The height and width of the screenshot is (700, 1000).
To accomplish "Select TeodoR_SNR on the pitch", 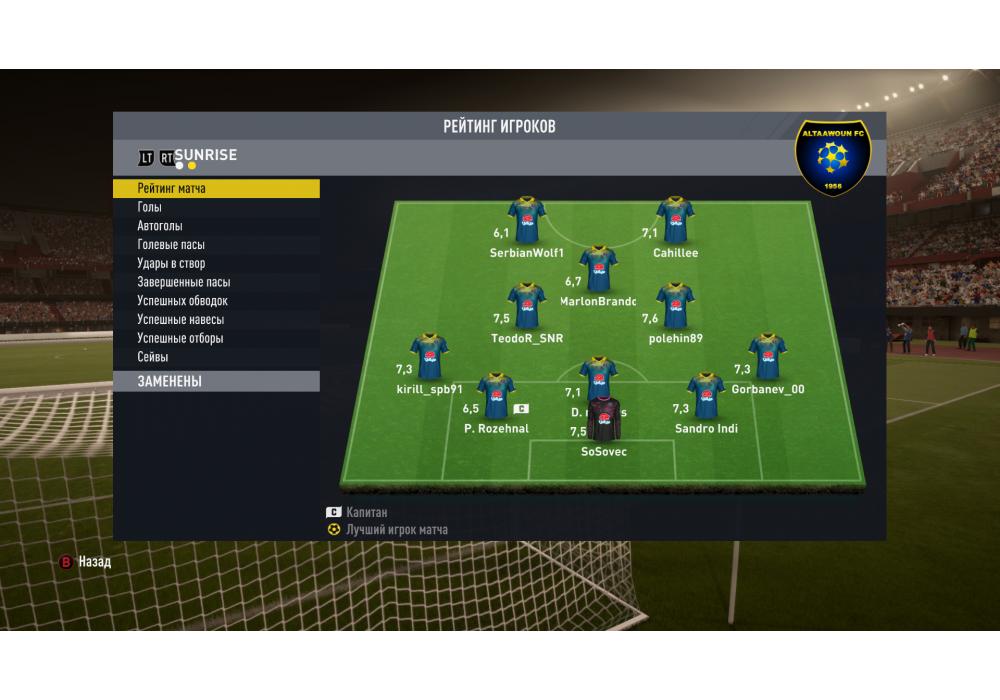I will point(526,306).
